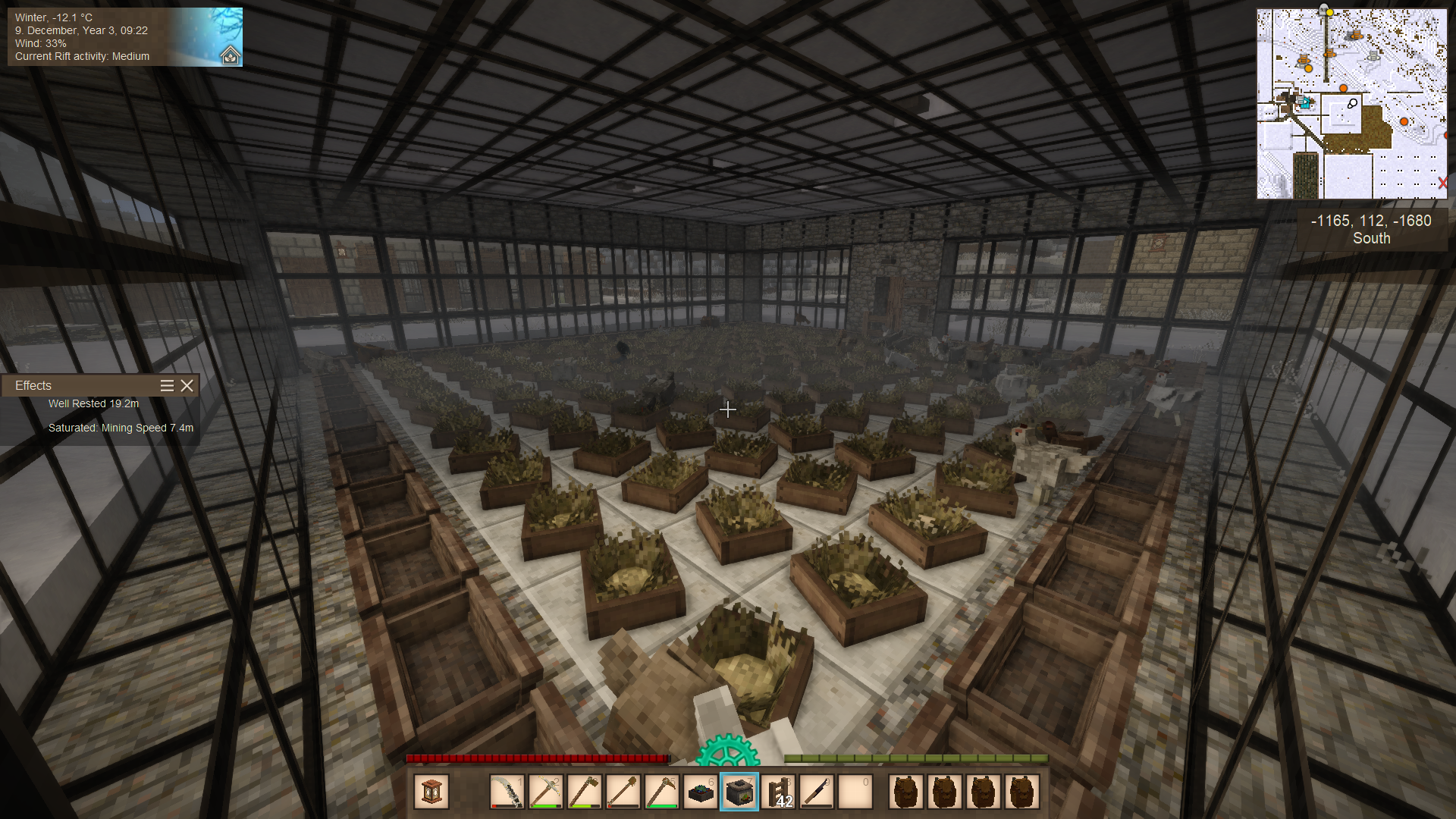Select the ladder stack of 42

(778, 792)
